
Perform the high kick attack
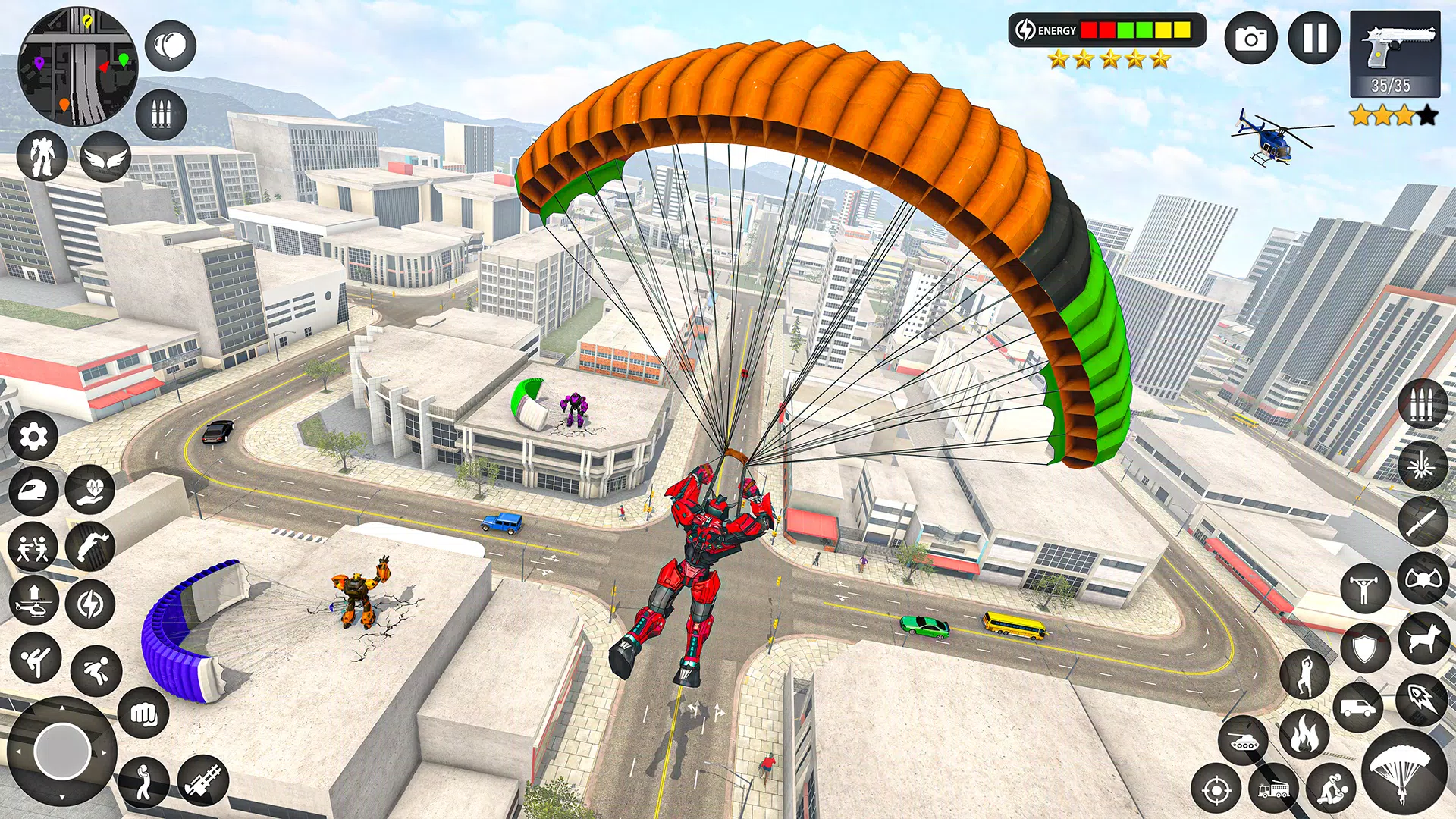[x=35, y=657]
